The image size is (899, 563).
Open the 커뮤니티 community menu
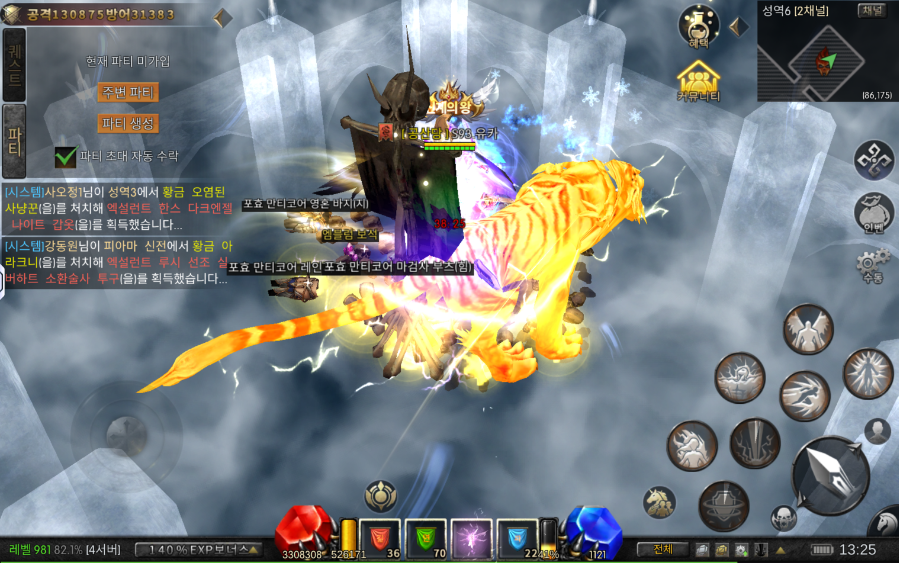[x=699, y=79]
